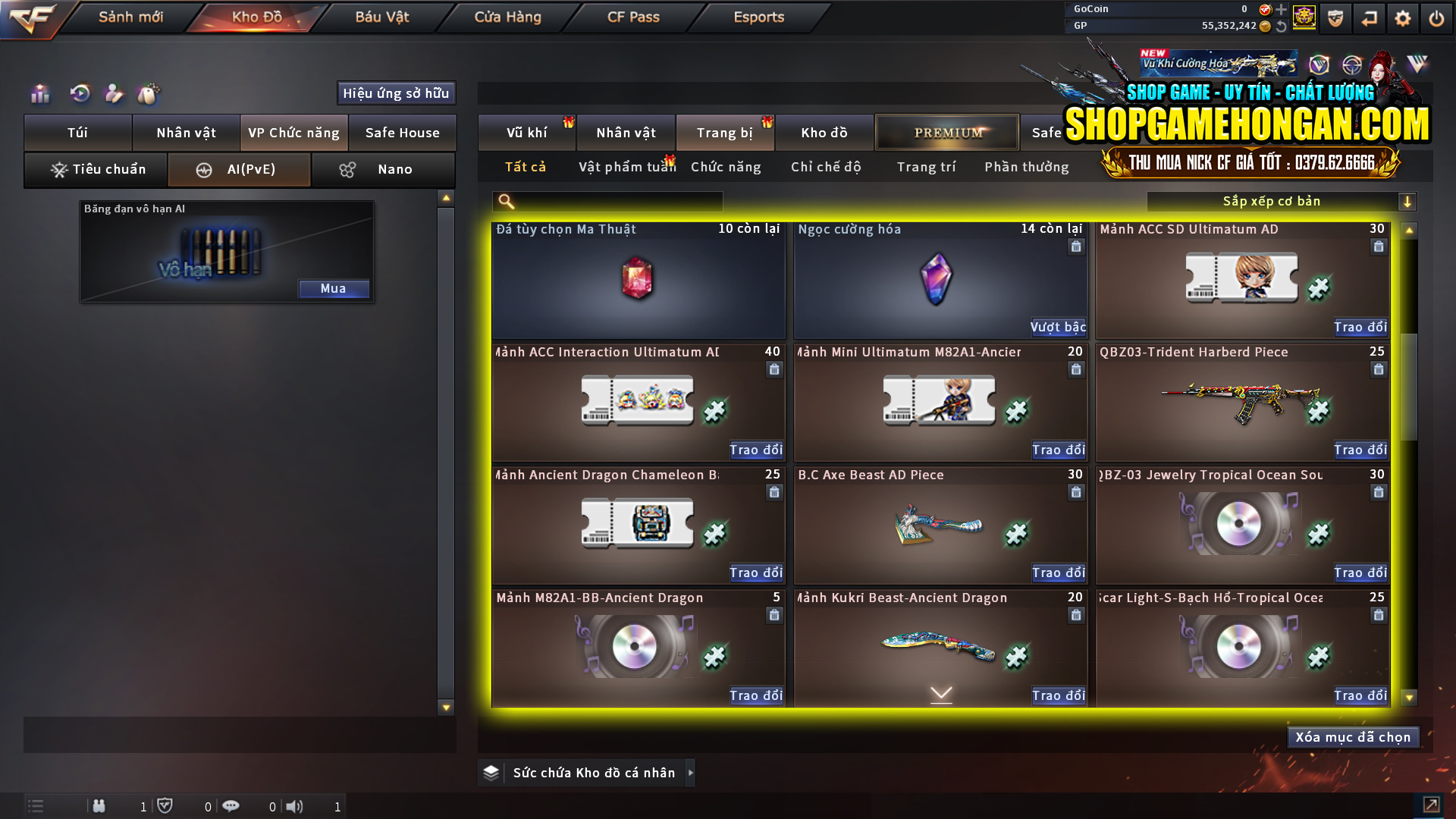Select the ranking stats icon below the logo
1456x819 pixels.
click(39, 94)
